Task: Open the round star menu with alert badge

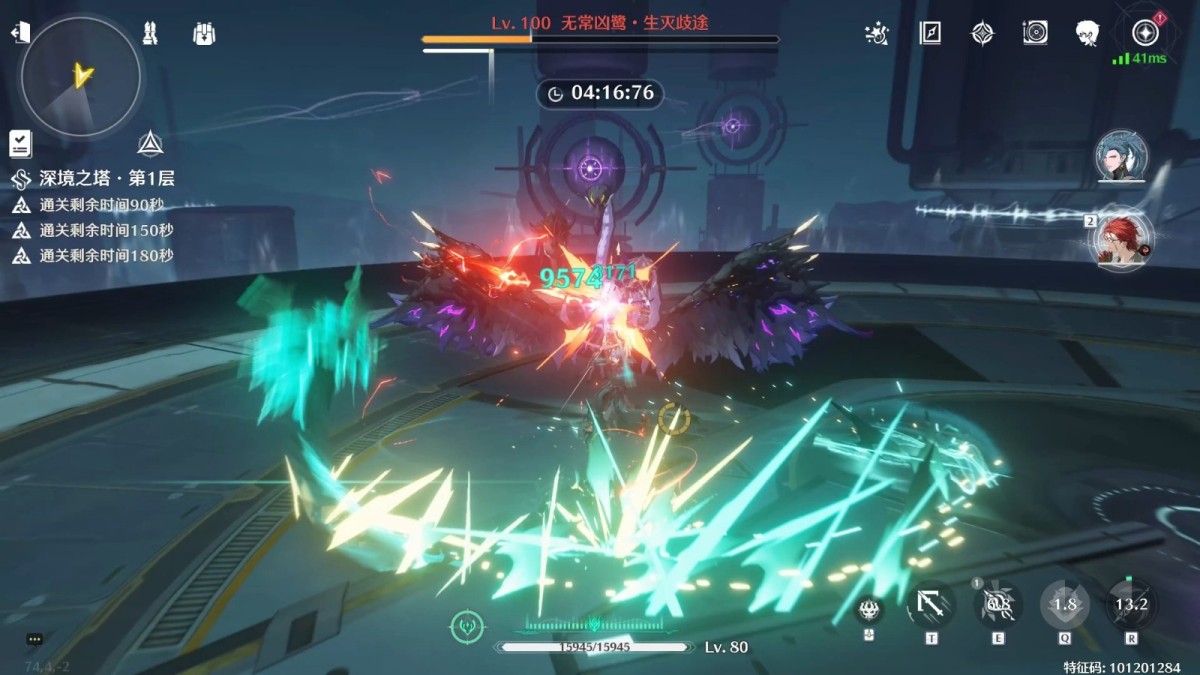Action: (x=1144, y=32)
